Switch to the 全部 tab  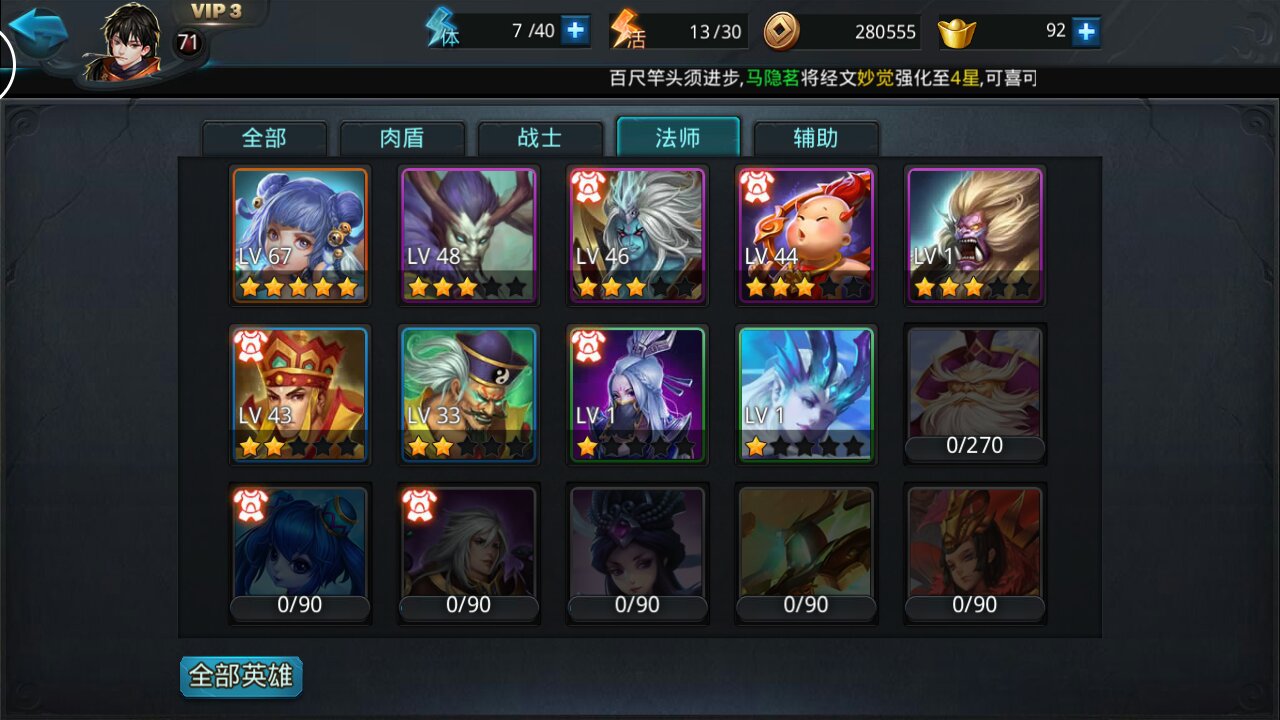click(265, 138)
